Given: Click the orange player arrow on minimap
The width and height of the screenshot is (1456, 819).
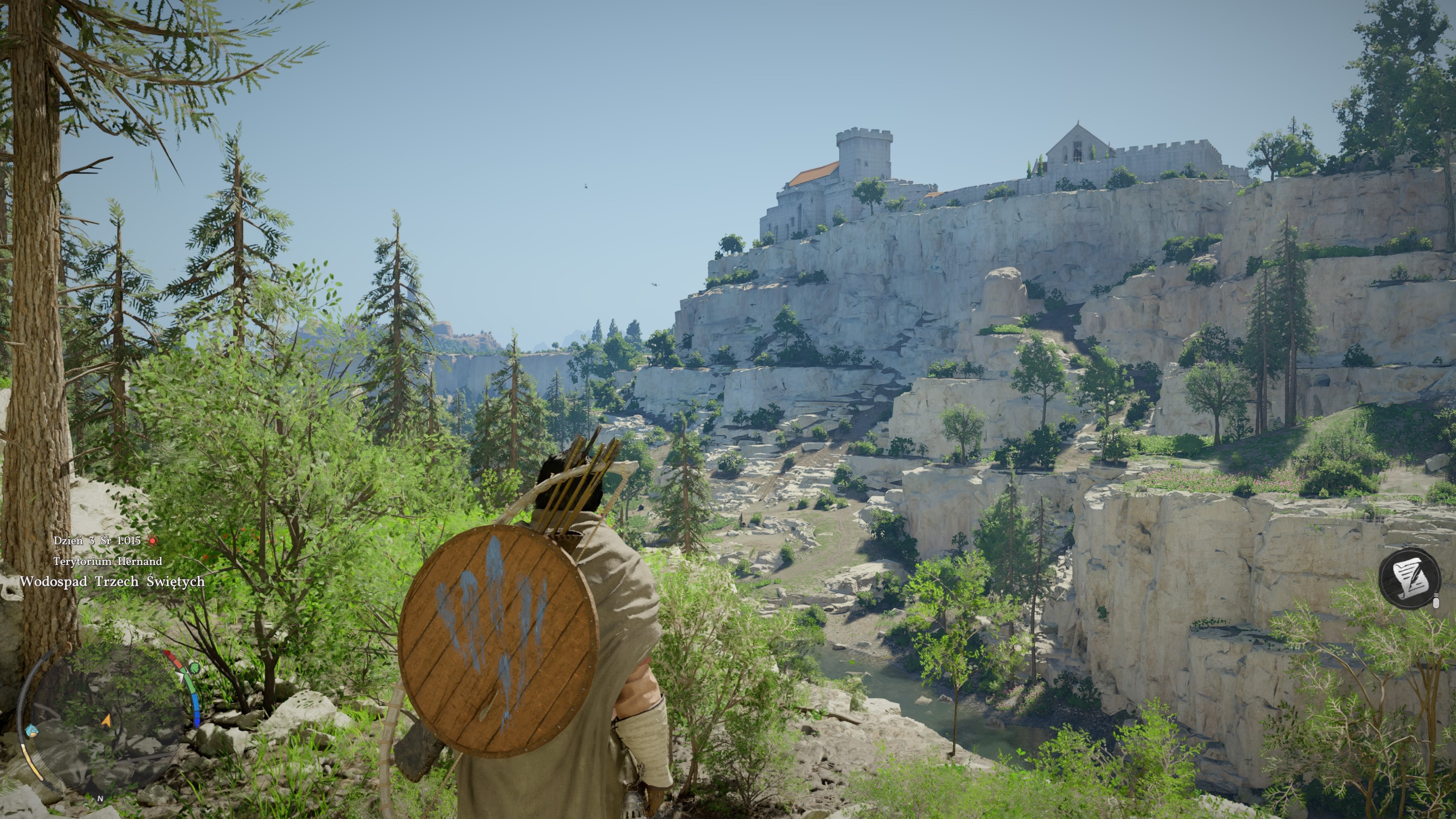Looking at the screenshot, I should (x=106, y=721).
